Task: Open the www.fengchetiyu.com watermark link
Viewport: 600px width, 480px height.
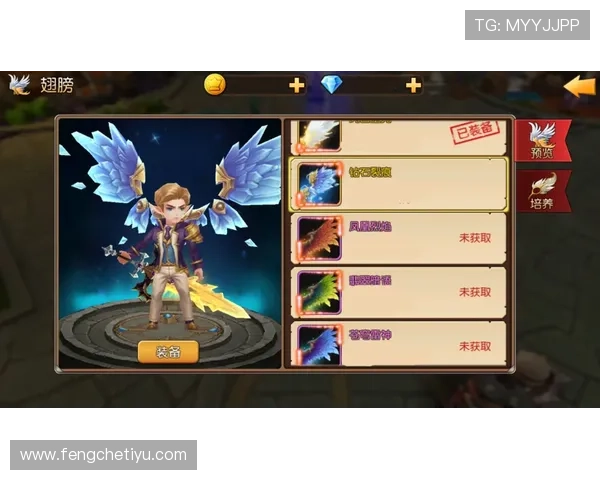Action: click(x=104, y=455)
